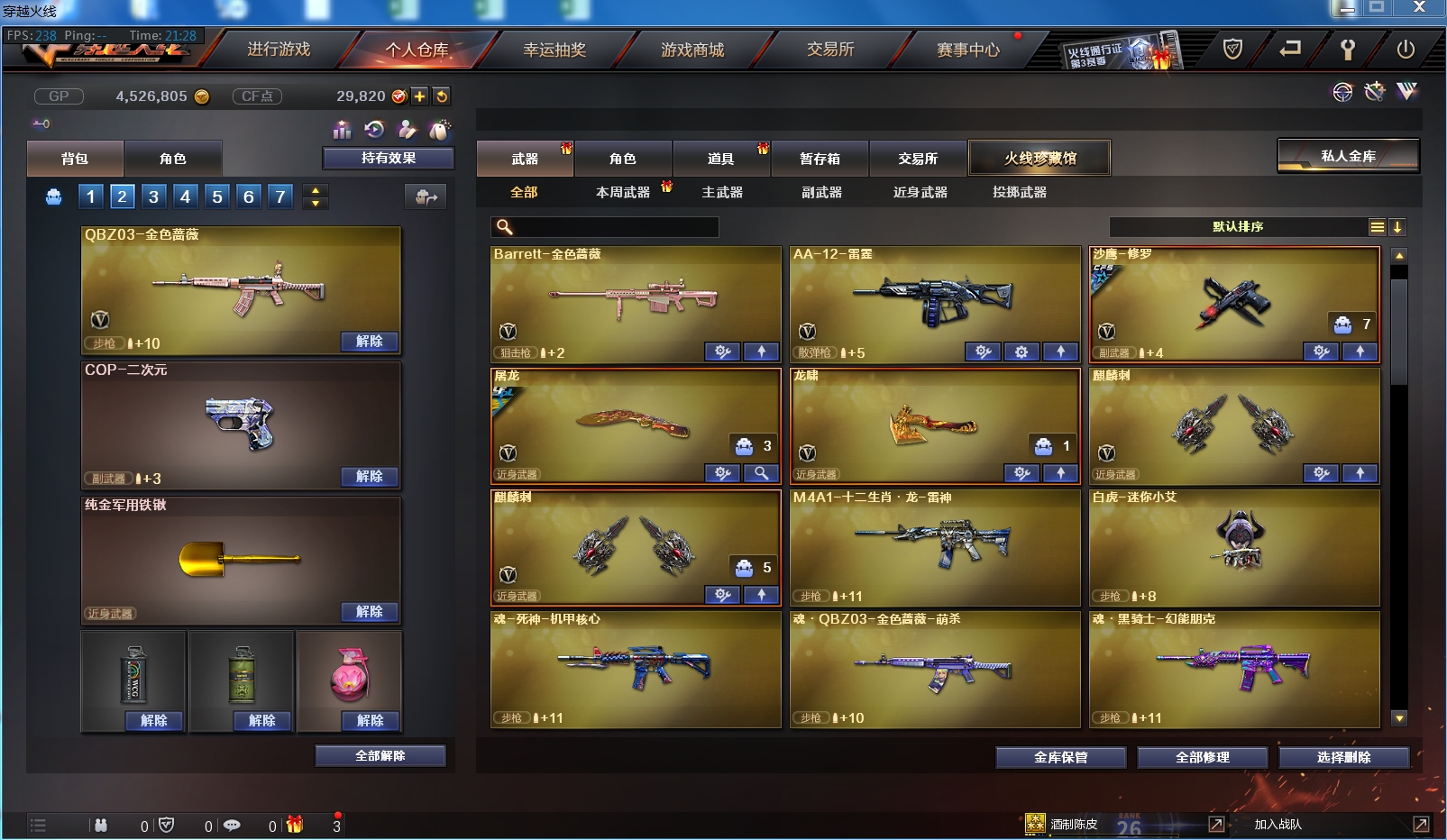Viewport: 1447px width, 840px height.
Task: Select backpack slot 5
Action: pyautogui.click(x=216, y=196)
